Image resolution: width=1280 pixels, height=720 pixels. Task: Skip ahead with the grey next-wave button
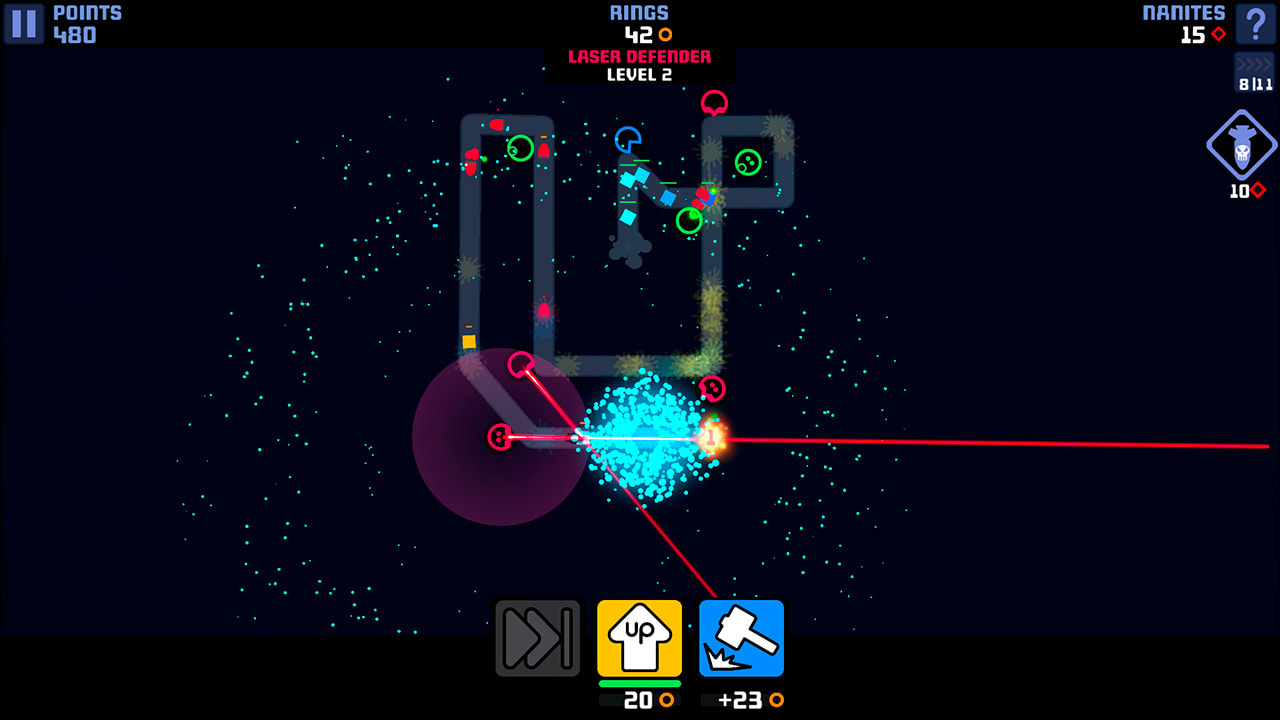(538, 638)
